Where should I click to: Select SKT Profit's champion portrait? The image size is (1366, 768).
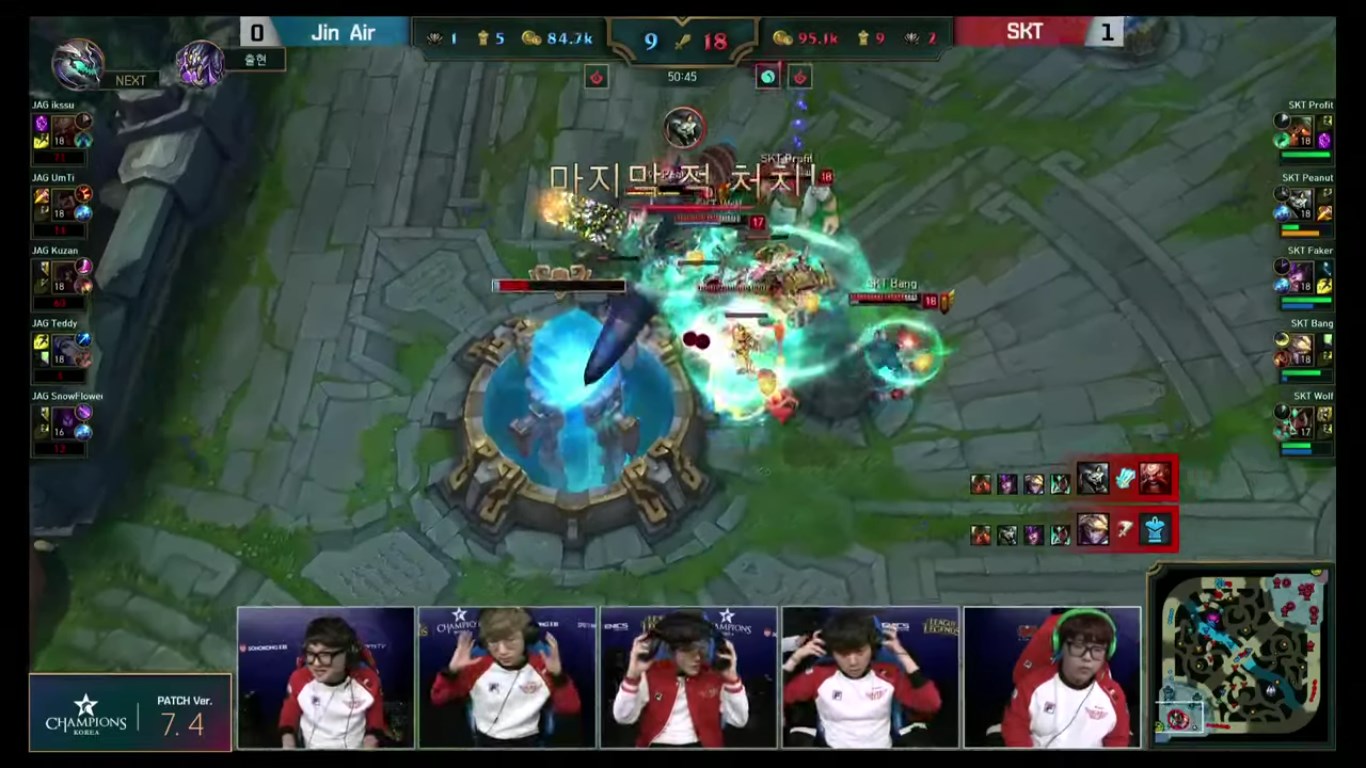[x=1301, y=128]
